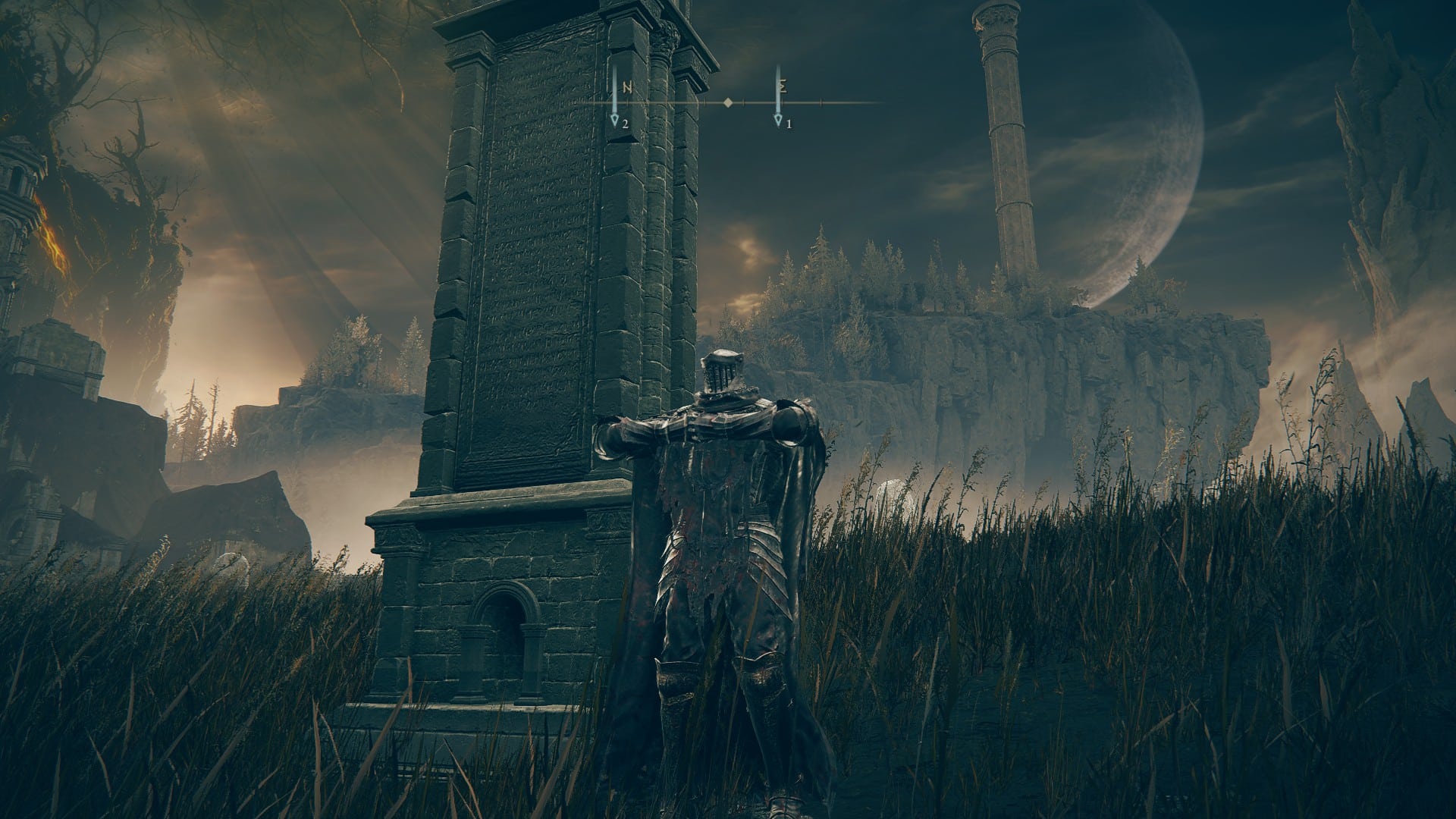The width and height of the screenshot is (1456, 819).
Task: Select beacon marker 1 on the compass
Action: (x=778, y=120)
